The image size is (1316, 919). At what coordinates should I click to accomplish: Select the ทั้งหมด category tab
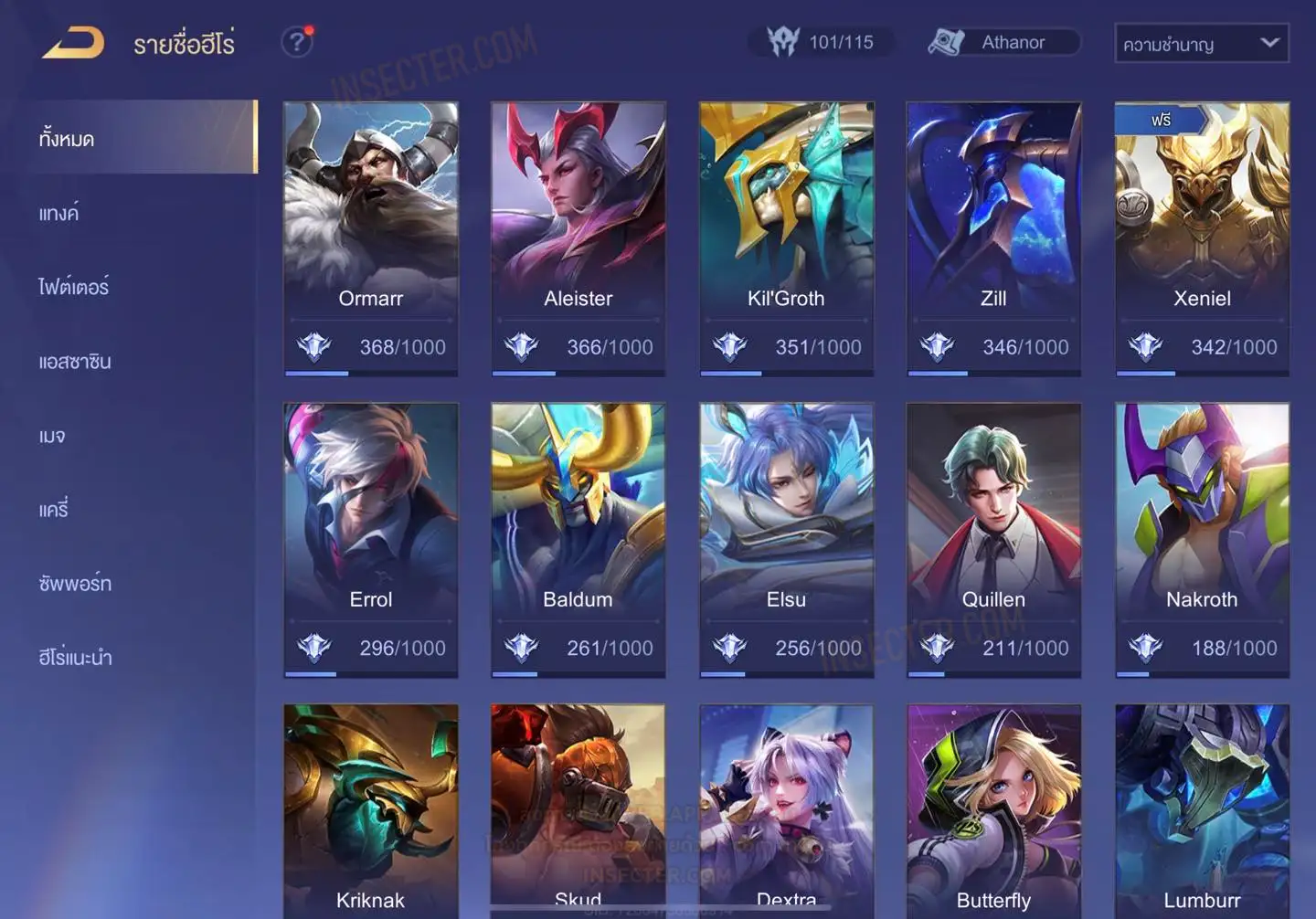[x=67, y=139]
